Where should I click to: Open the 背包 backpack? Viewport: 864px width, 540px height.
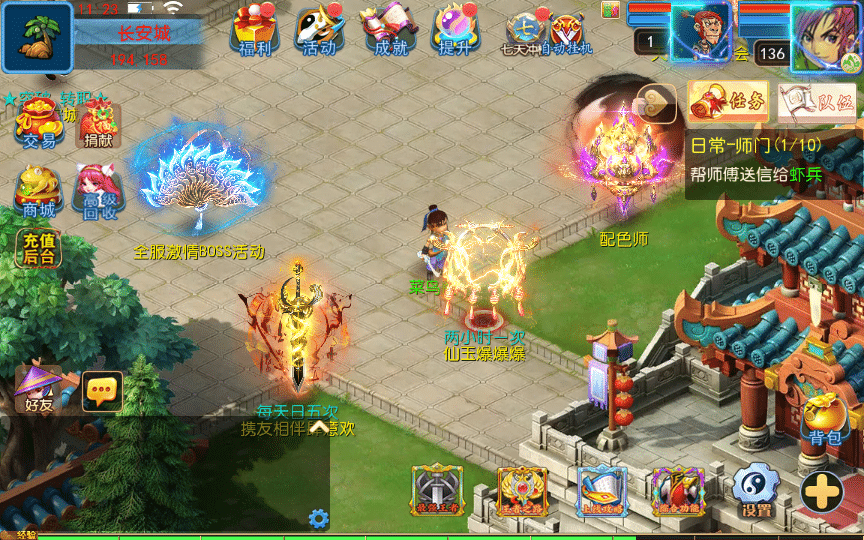[x=825, y=418]
